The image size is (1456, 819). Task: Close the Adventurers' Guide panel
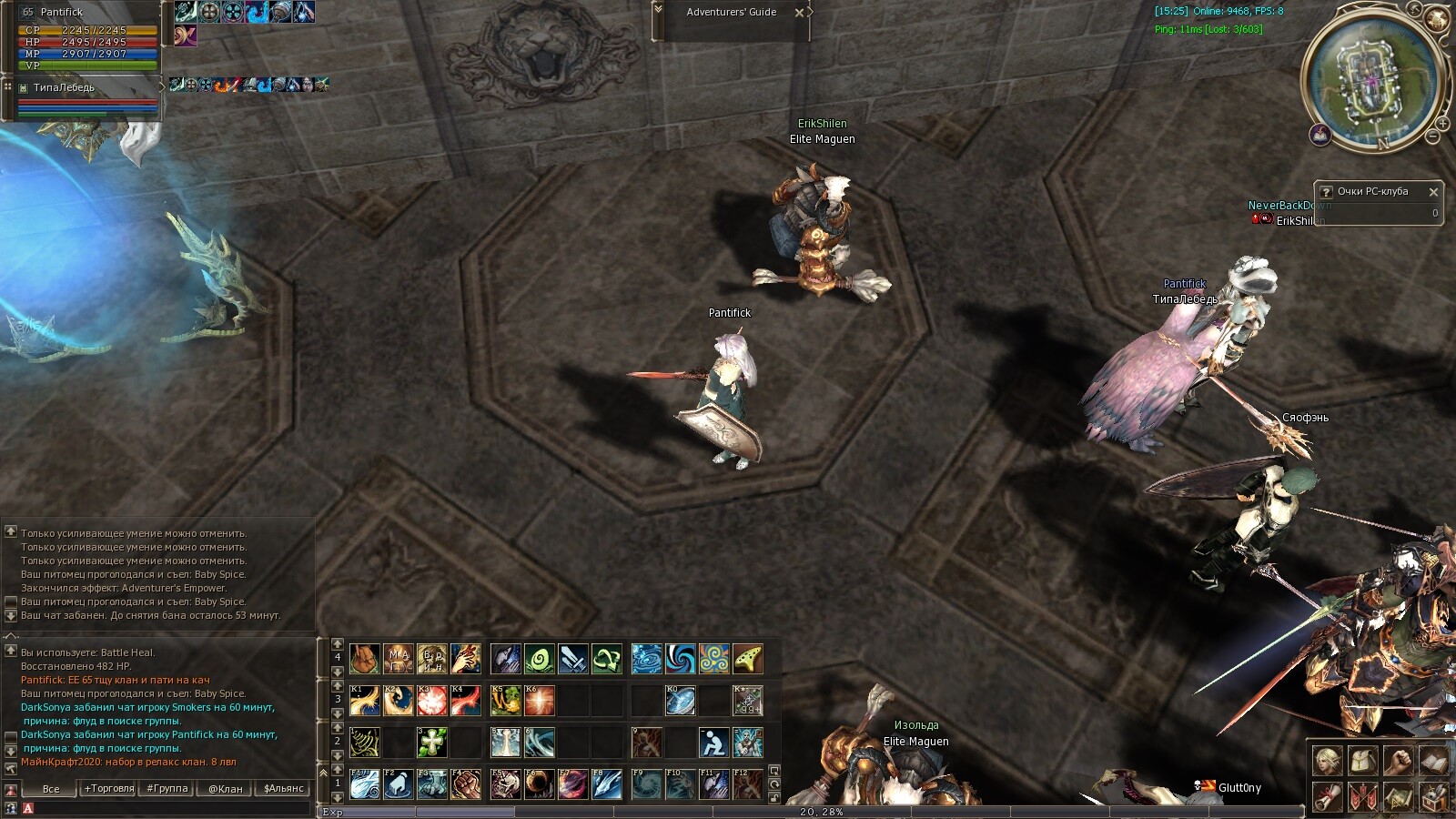click(x=799, y=13)
